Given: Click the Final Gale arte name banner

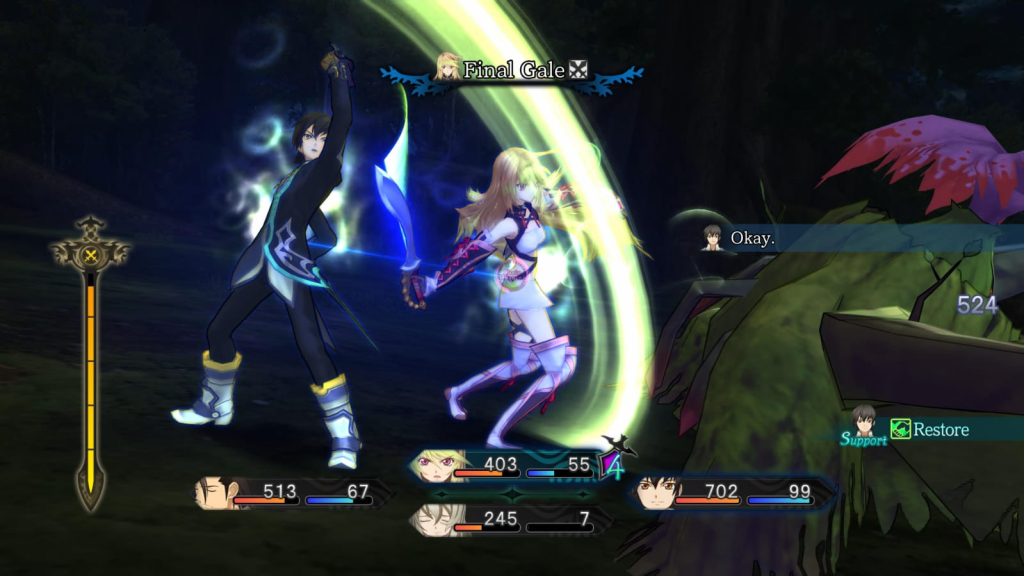Looking at the screenshot, I should (512, 70).
